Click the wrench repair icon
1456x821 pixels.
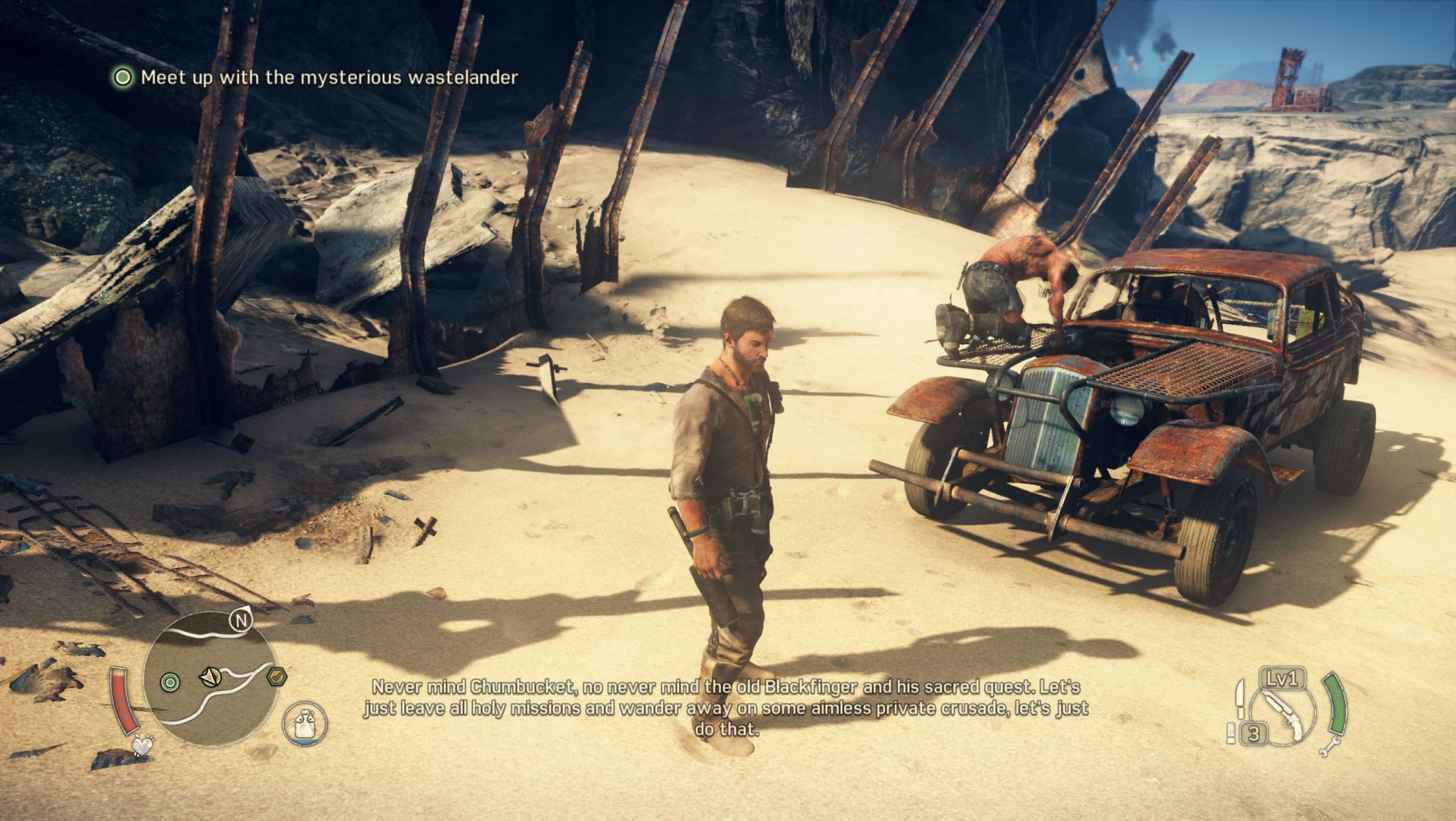click(x=1331, y=747)
